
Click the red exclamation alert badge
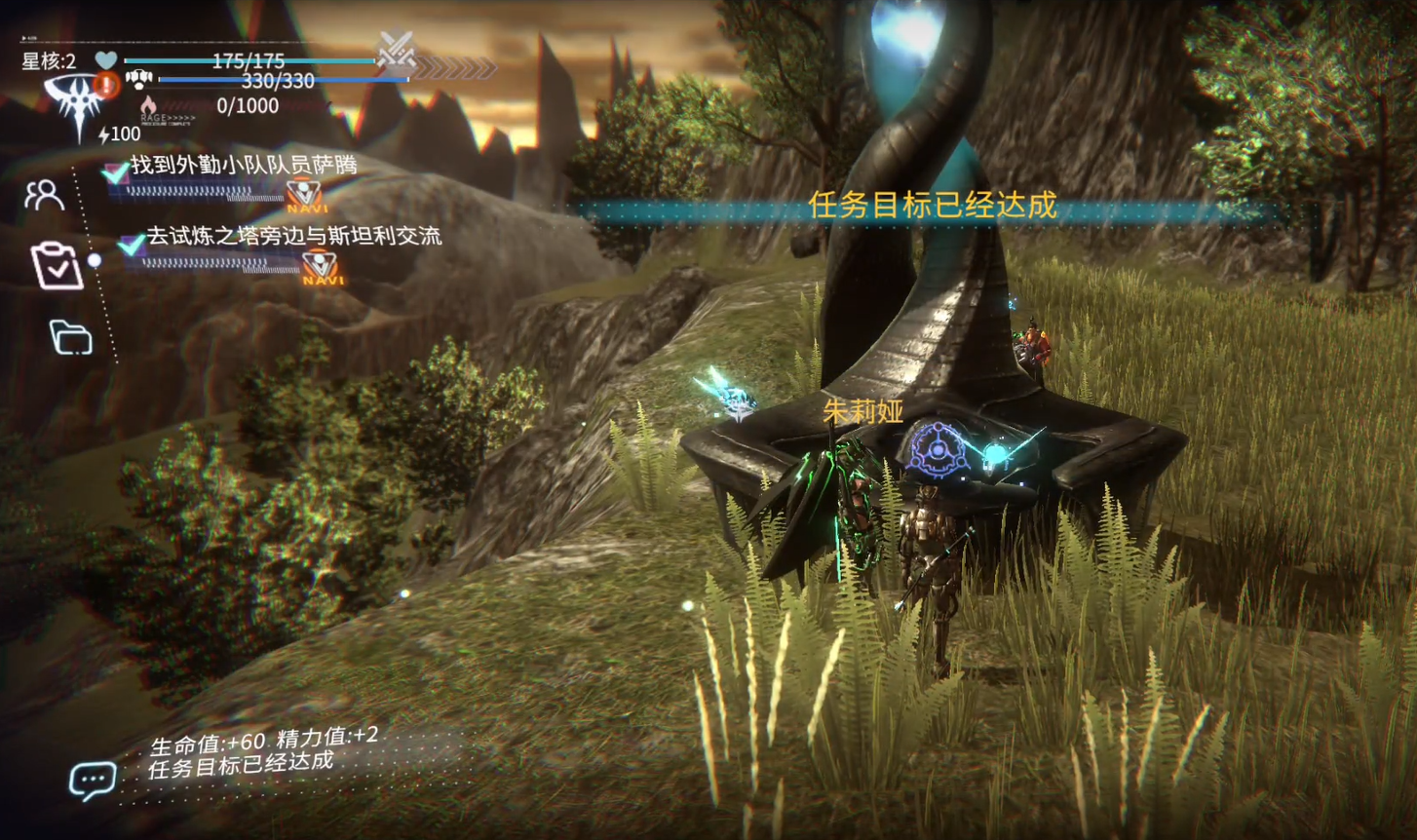coord(107,85)
